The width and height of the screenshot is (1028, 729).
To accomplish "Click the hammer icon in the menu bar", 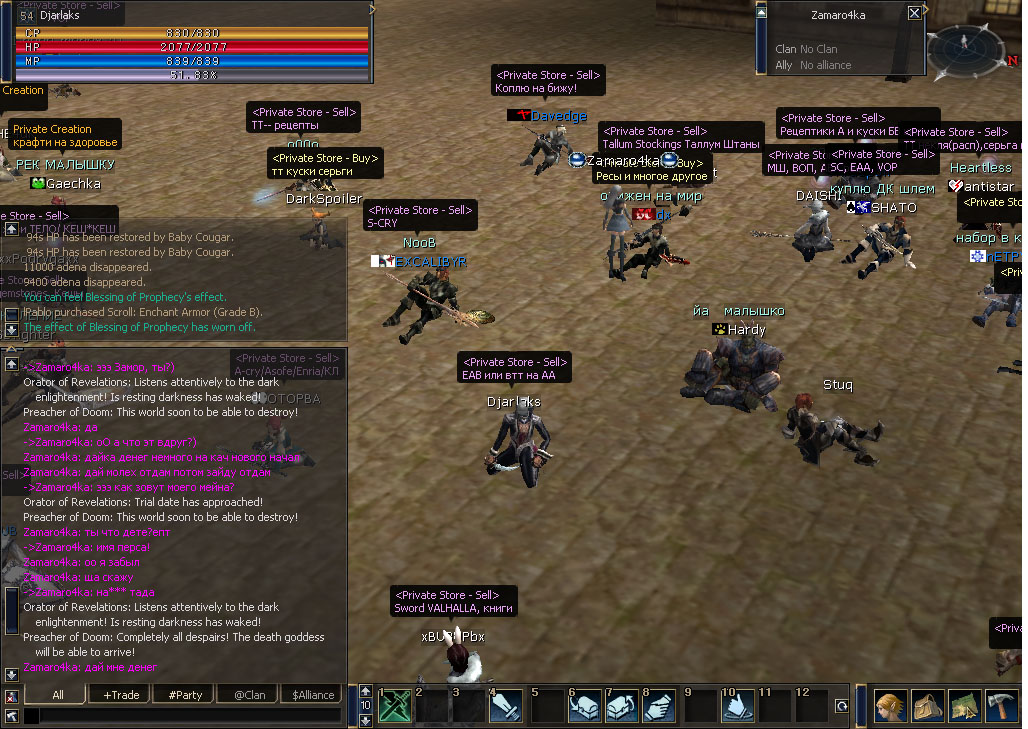I will [x=1001, y=705].
